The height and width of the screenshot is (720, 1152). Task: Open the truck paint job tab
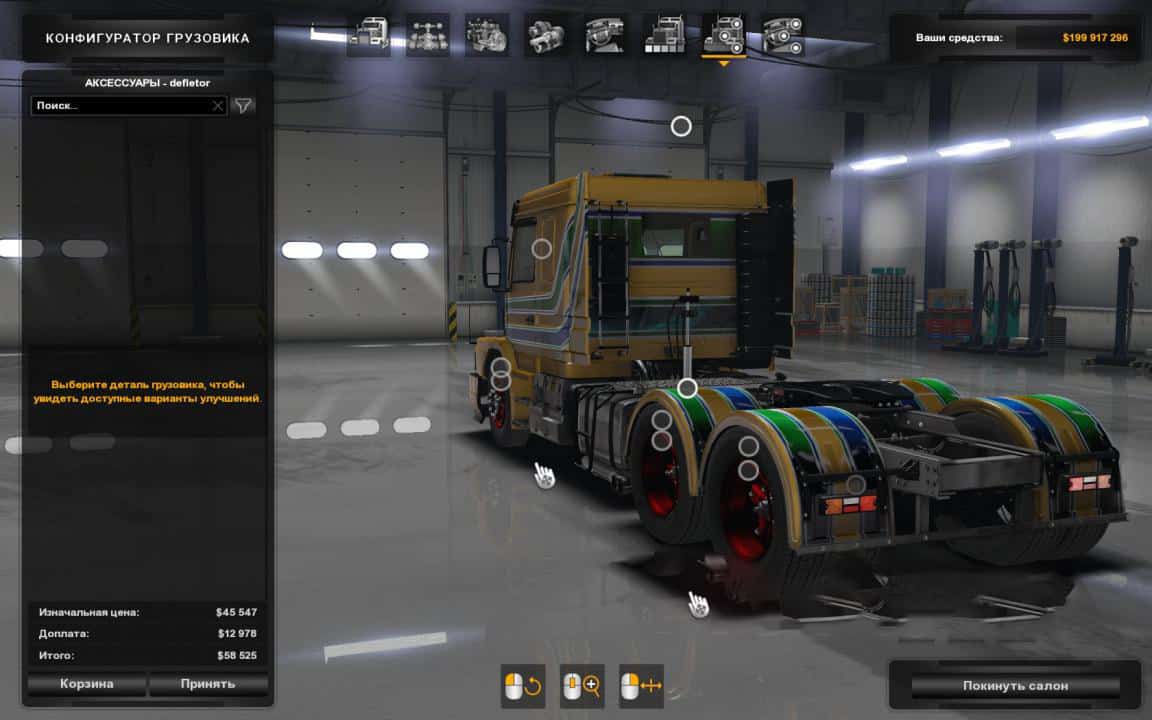click(665, 35)
